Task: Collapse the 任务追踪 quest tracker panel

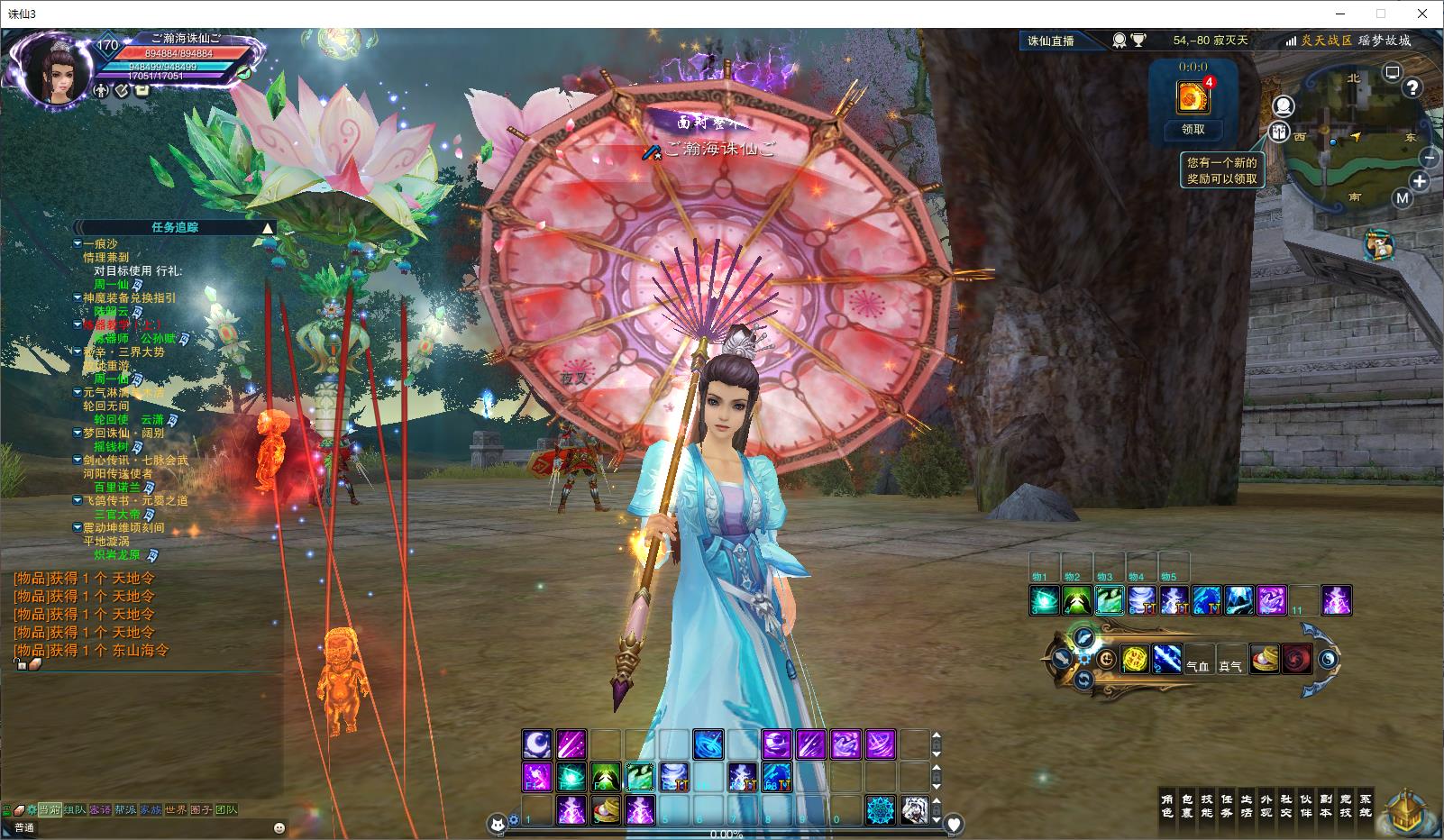Action: pos(267,228)
